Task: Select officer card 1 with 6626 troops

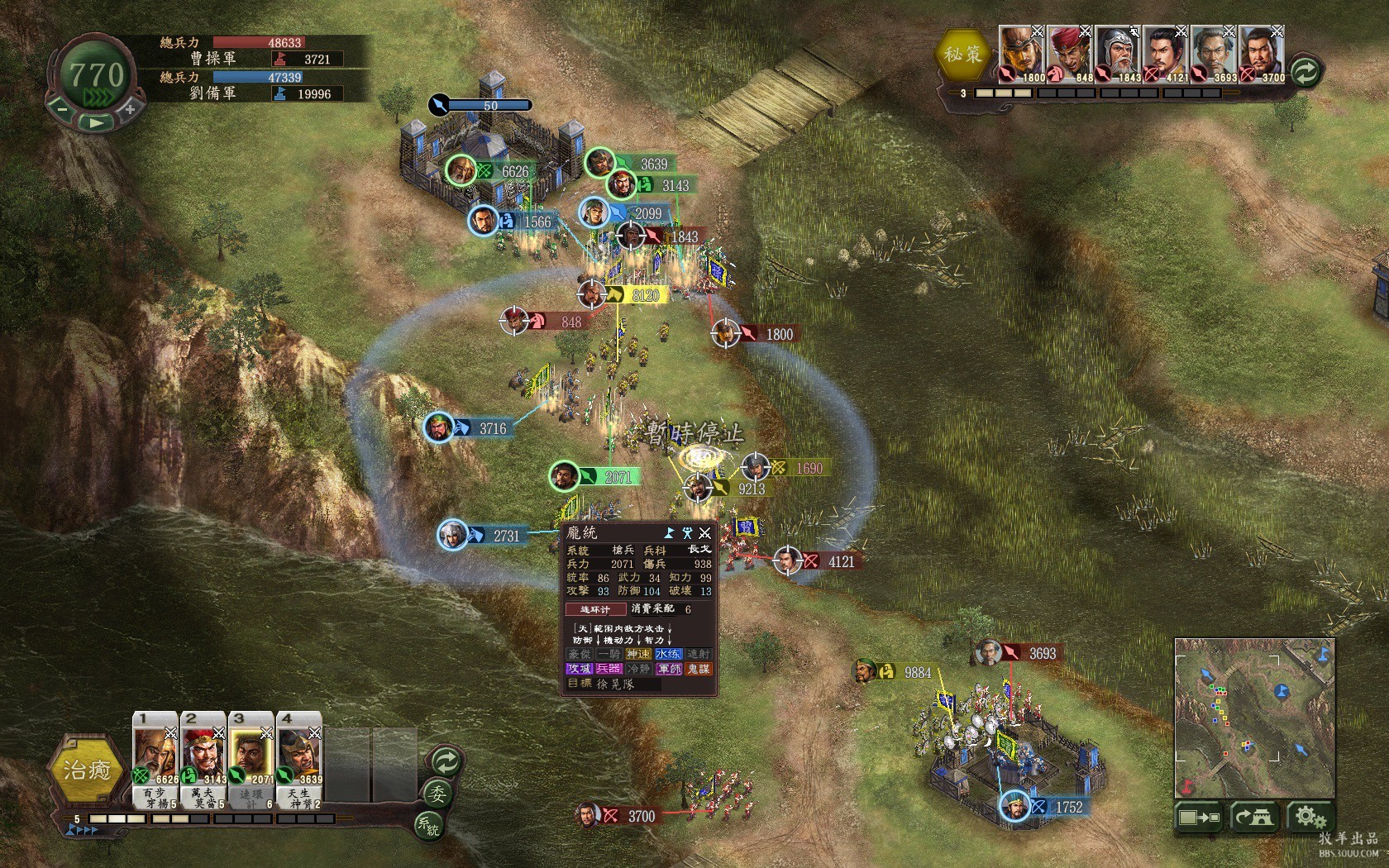Action: click(155, 759)
